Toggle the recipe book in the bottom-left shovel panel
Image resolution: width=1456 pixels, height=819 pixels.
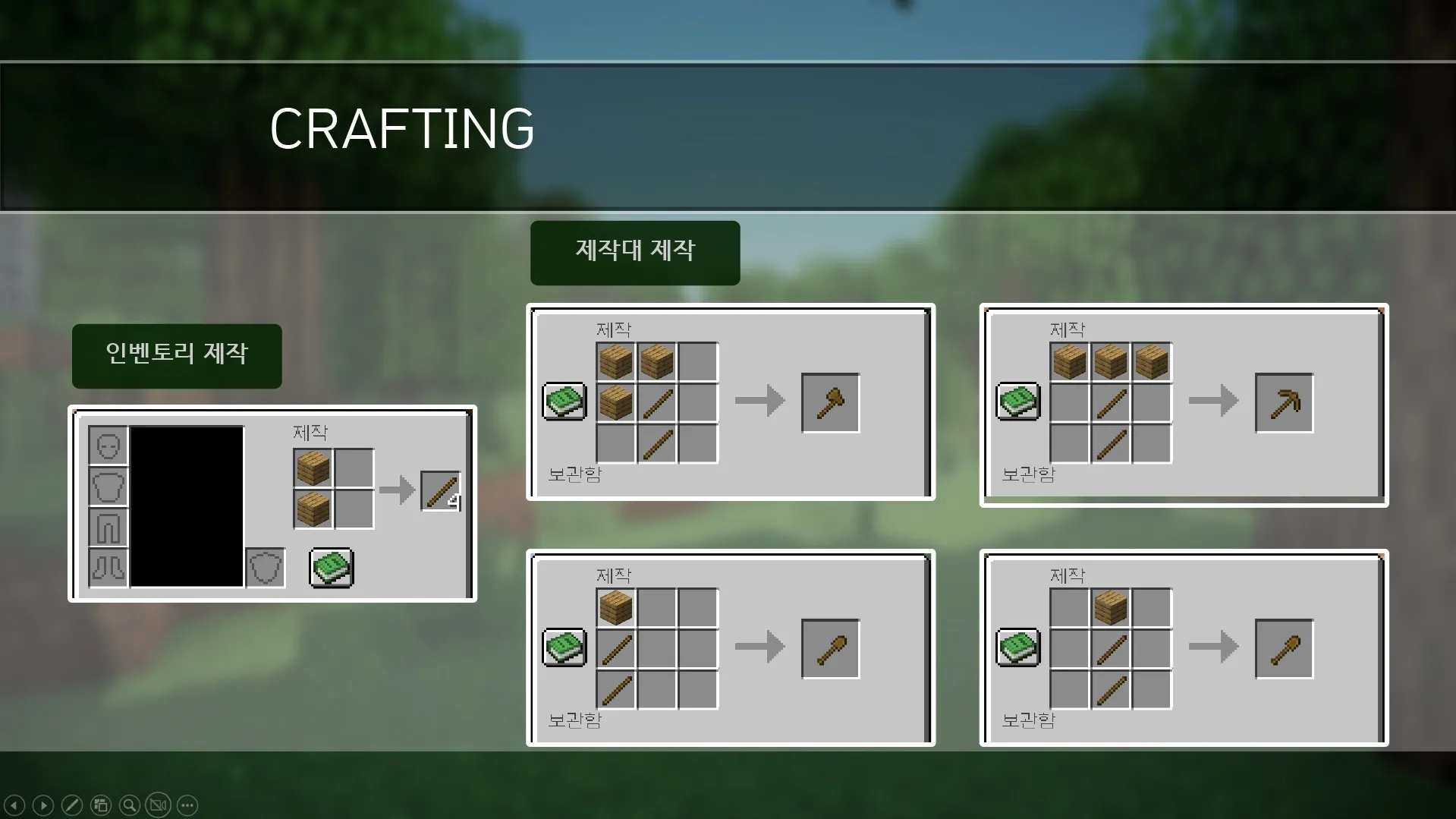[x=563, y=647]
